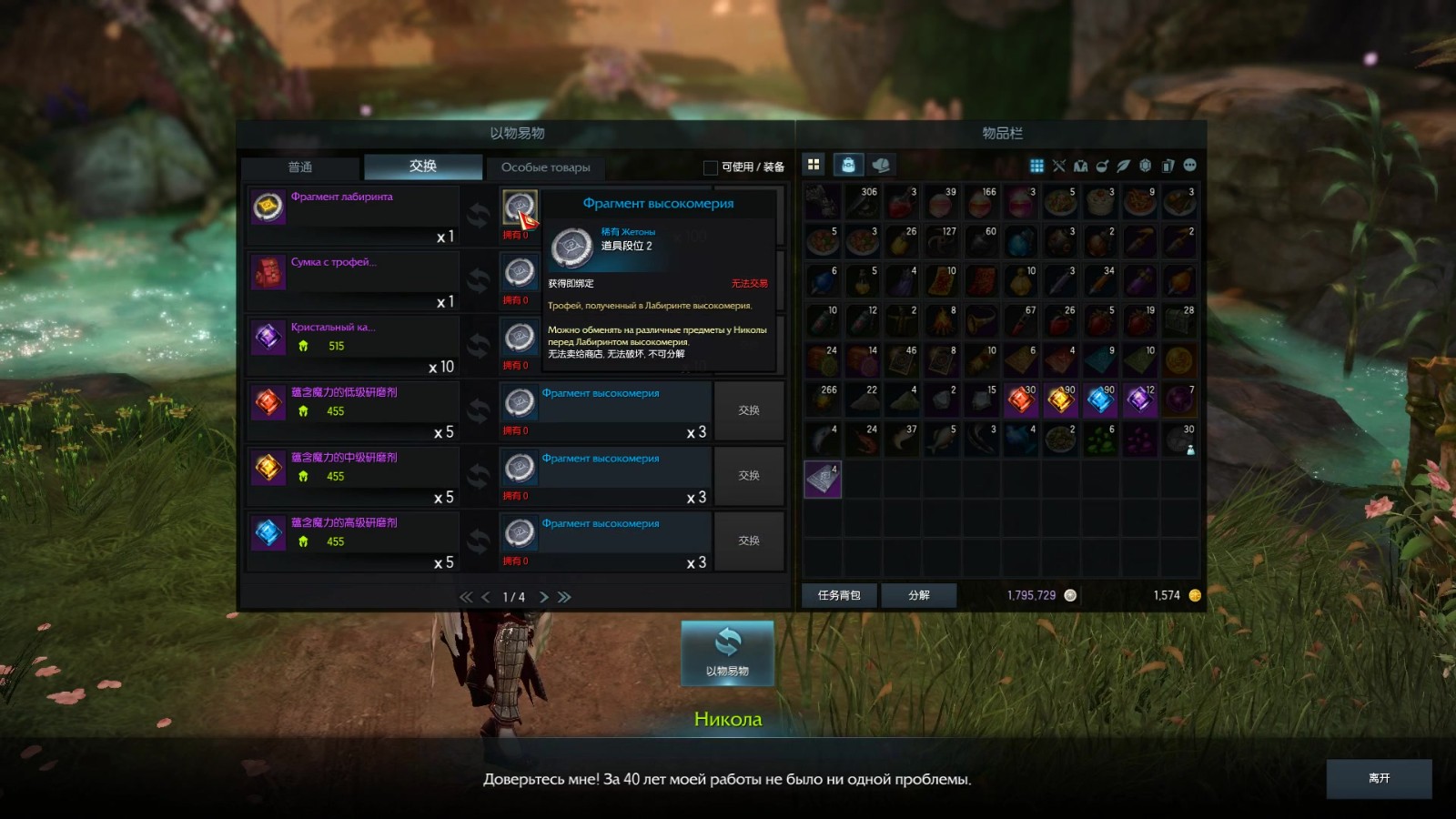
Task: Toggle the 可使用 / 装备 checkbox
Action: coord(711,167)
